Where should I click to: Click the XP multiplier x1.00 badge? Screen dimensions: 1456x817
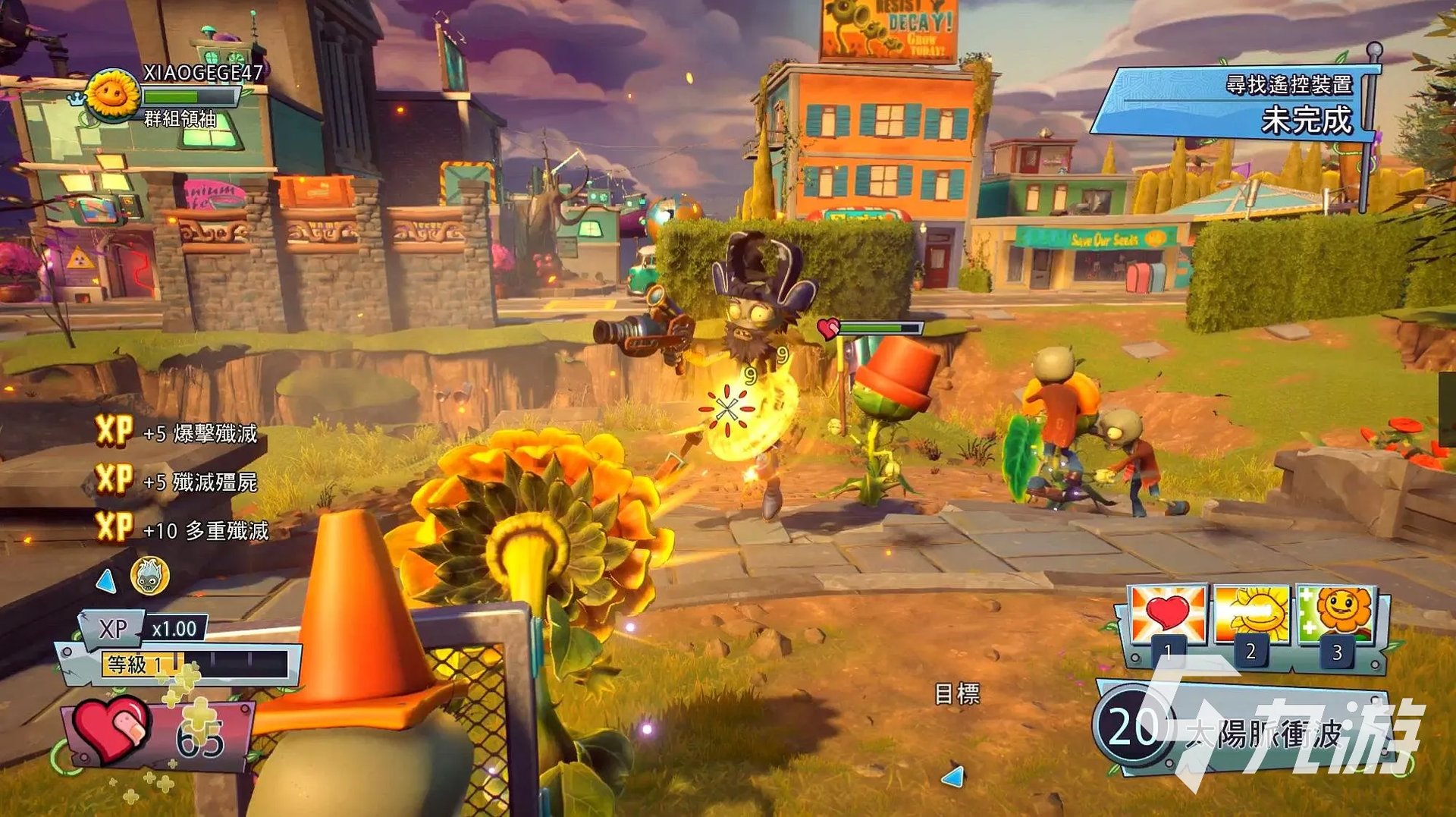pyautogui.click(x=174, y=629)
